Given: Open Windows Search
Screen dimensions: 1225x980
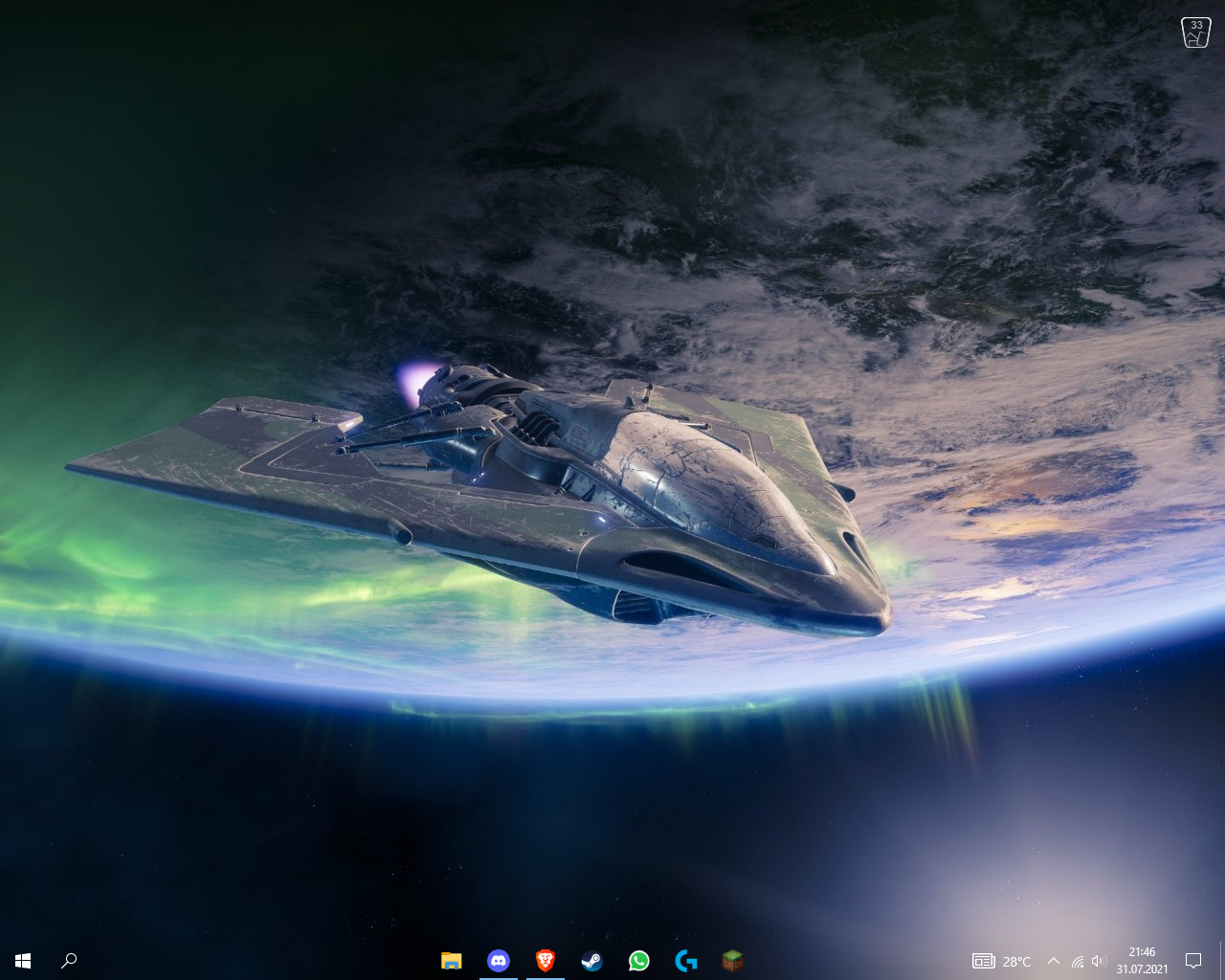Looking at the screenshot, I should point(68,960).
